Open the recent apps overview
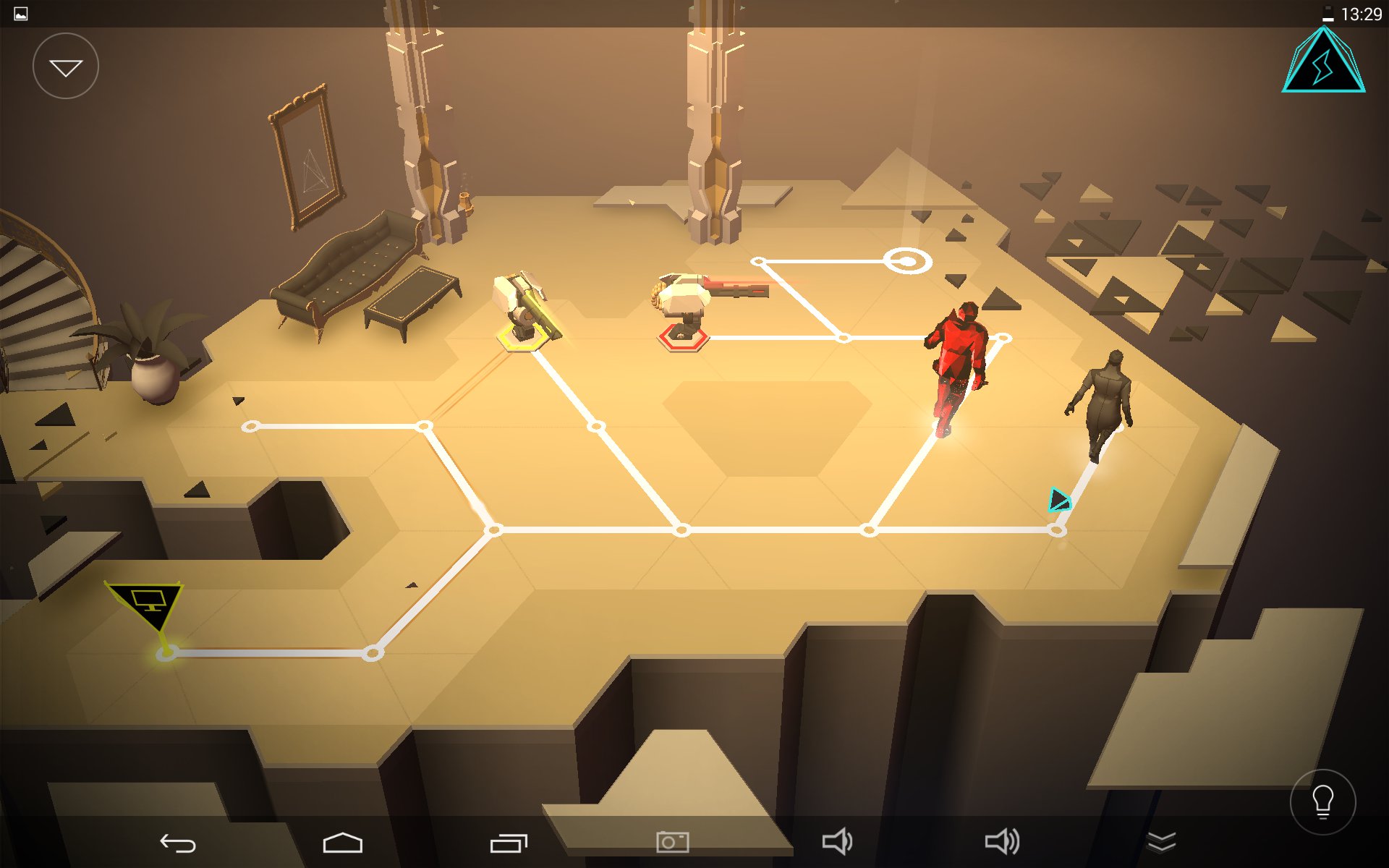This screenshot has height=868, width=1389. [509, 843]
